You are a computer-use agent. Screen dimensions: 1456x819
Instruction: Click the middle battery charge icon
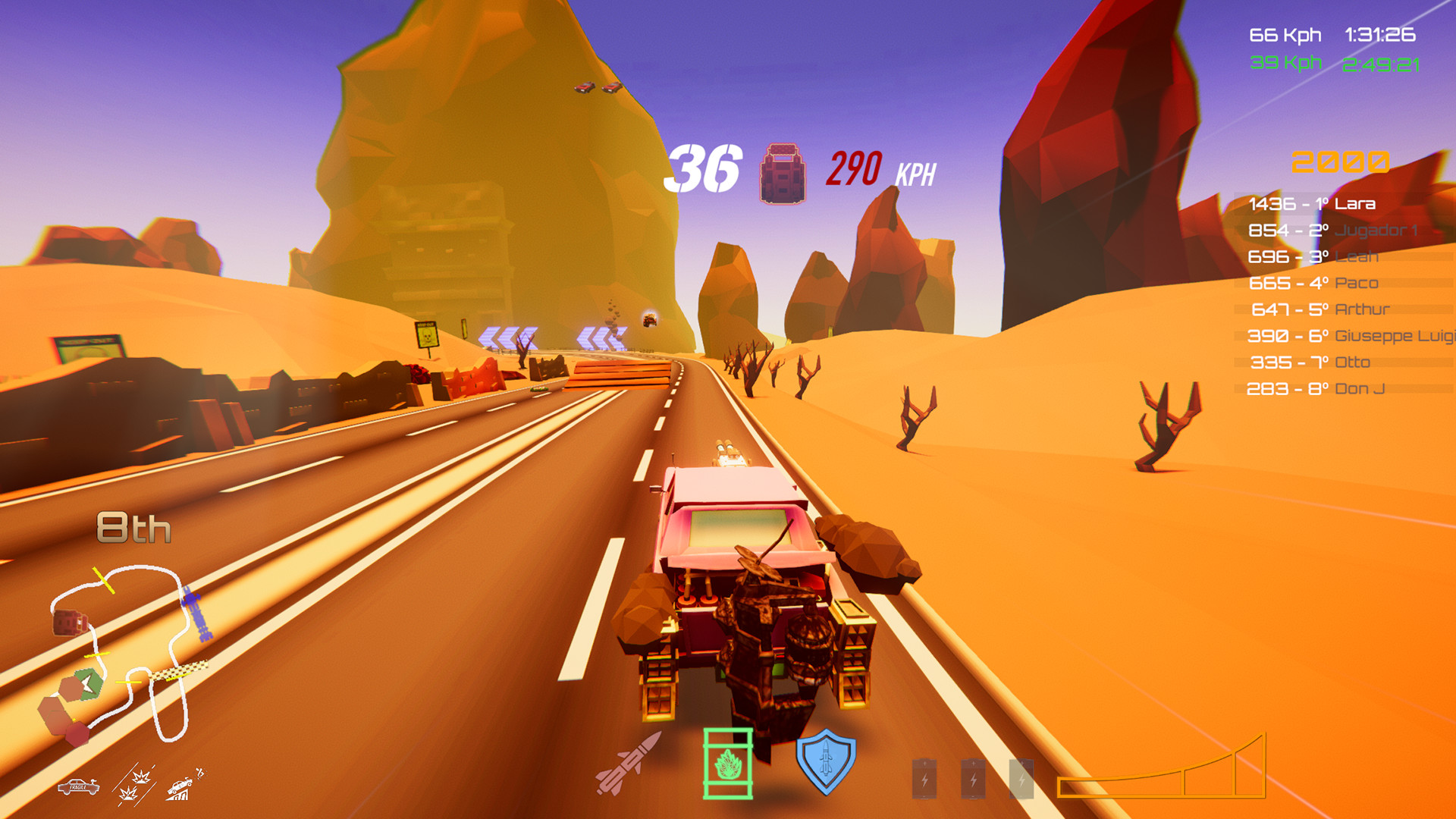(973, 777)
